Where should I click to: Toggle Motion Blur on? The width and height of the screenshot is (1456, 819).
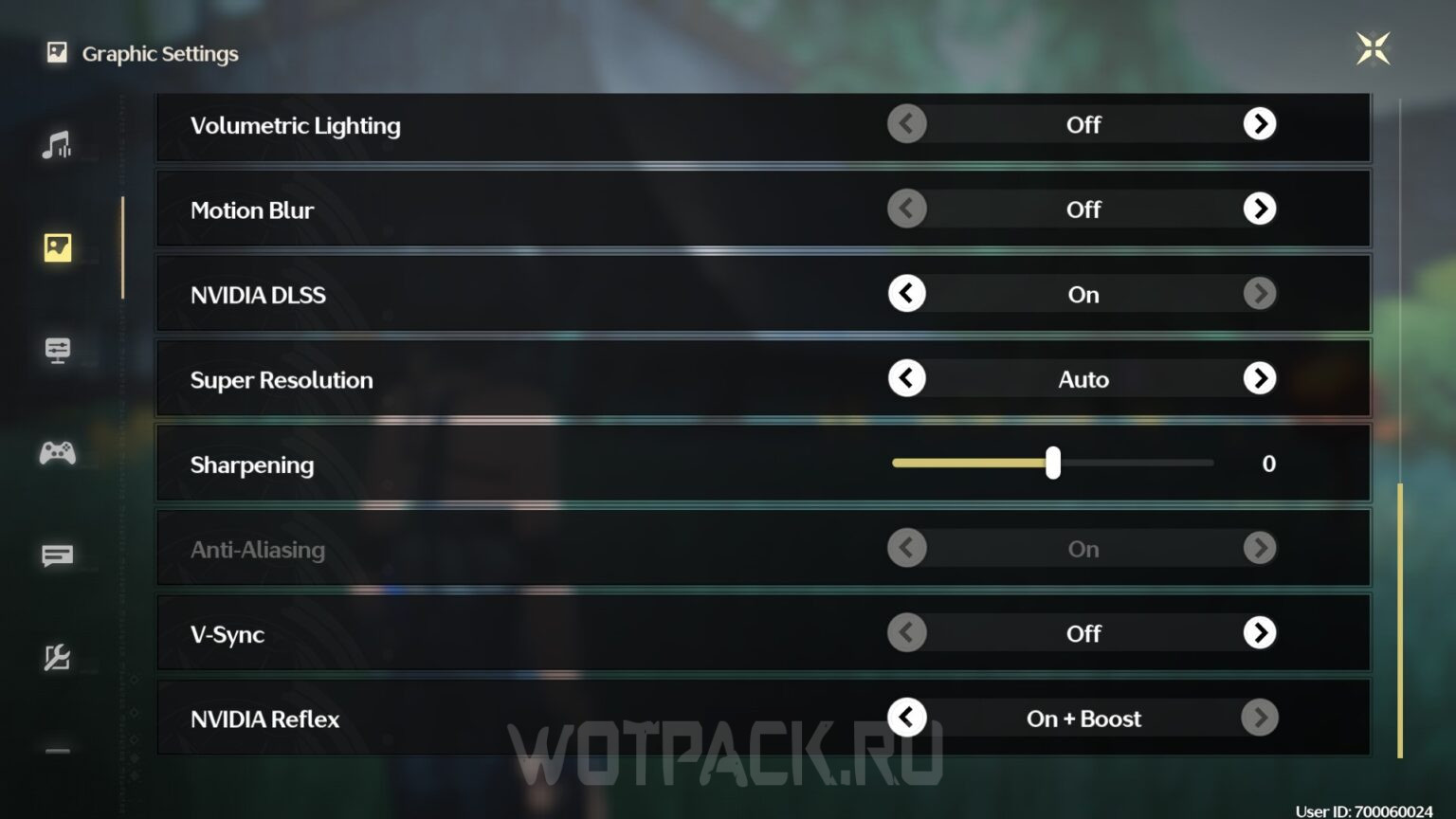pos(1260,209)
